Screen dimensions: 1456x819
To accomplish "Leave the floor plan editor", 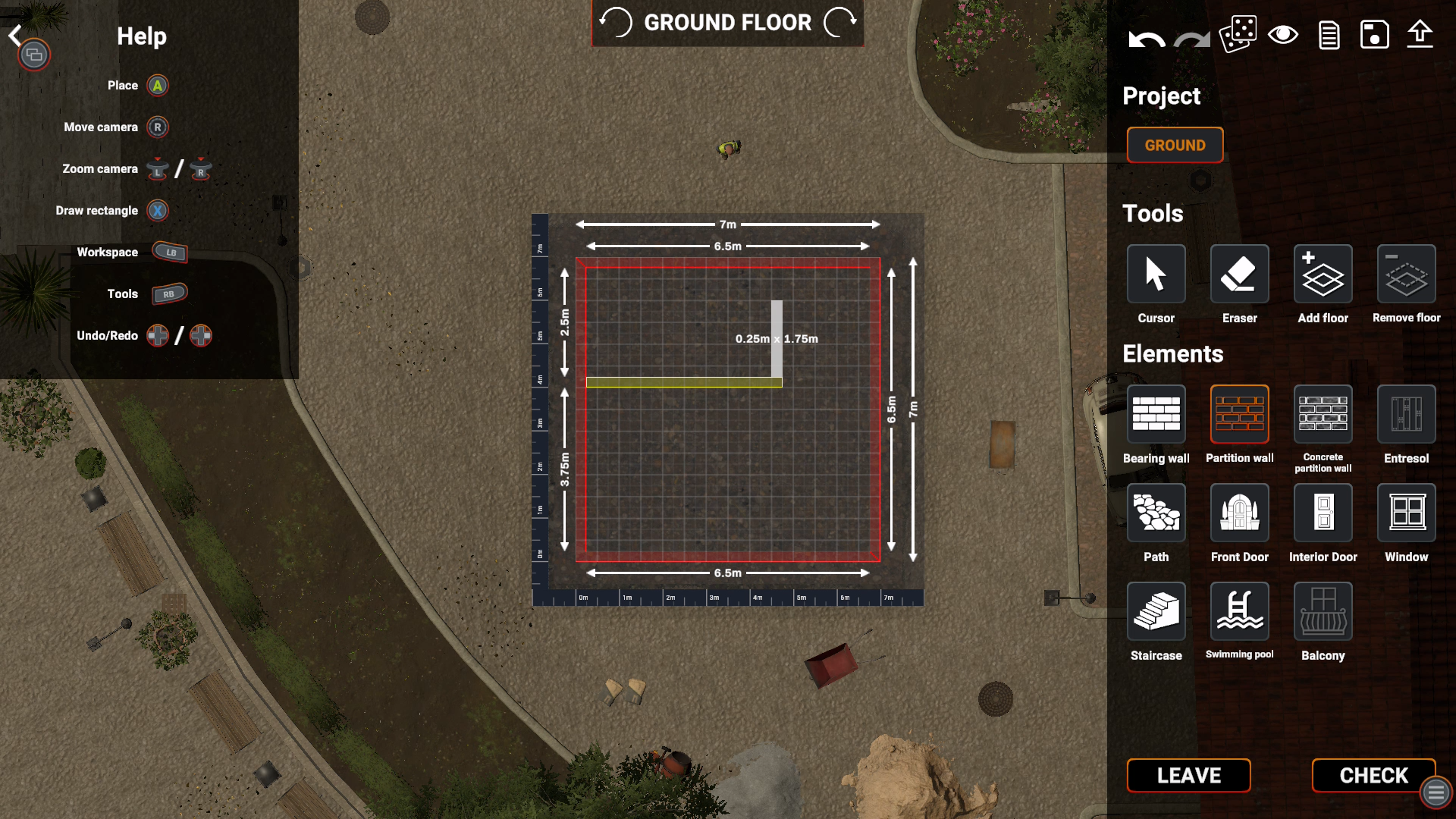I will pos(1188,775).
